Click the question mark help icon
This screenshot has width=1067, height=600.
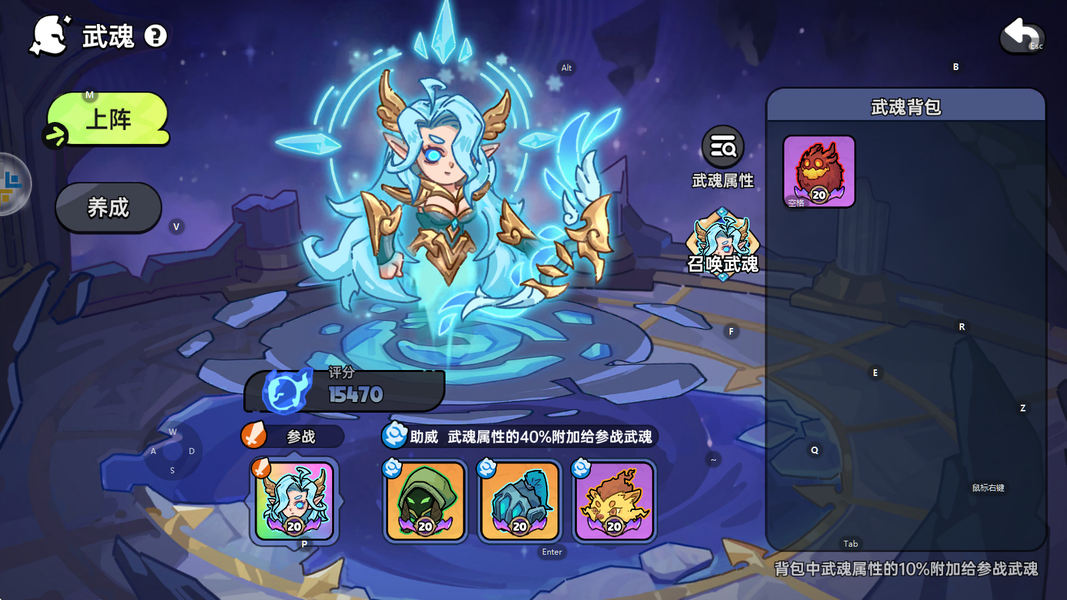[x=156, y=37]
